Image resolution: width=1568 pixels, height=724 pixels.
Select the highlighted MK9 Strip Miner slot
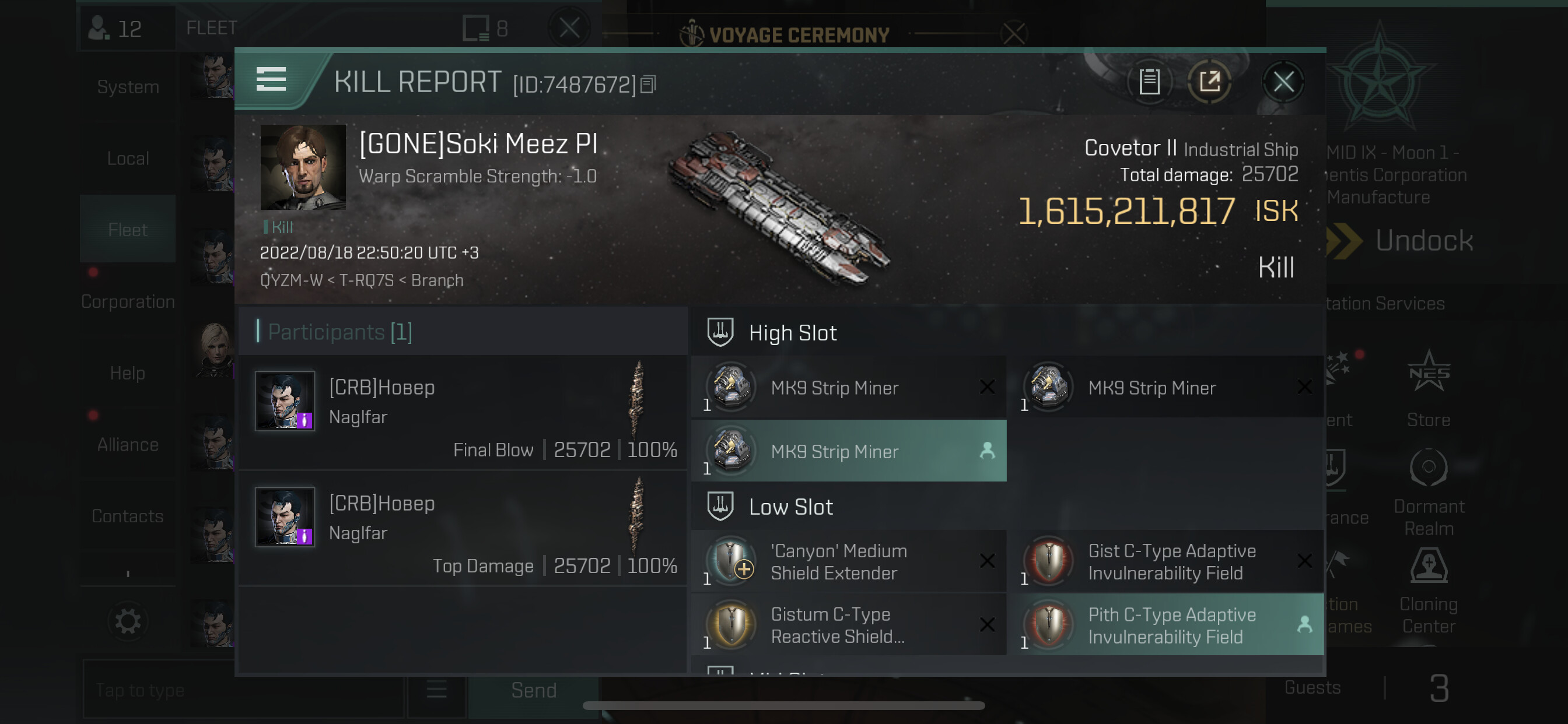click(x=849, y=451)
